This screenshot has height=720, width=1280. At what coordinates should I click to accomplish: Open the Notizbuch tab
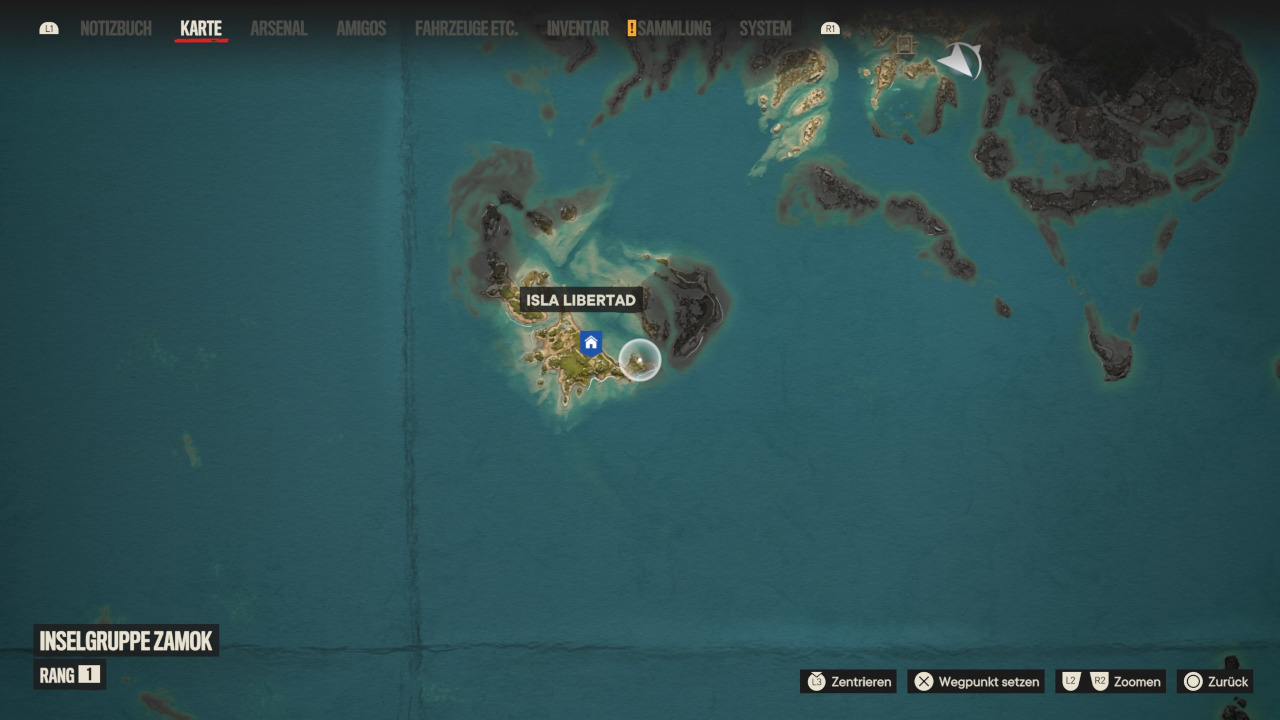[116, 29]
